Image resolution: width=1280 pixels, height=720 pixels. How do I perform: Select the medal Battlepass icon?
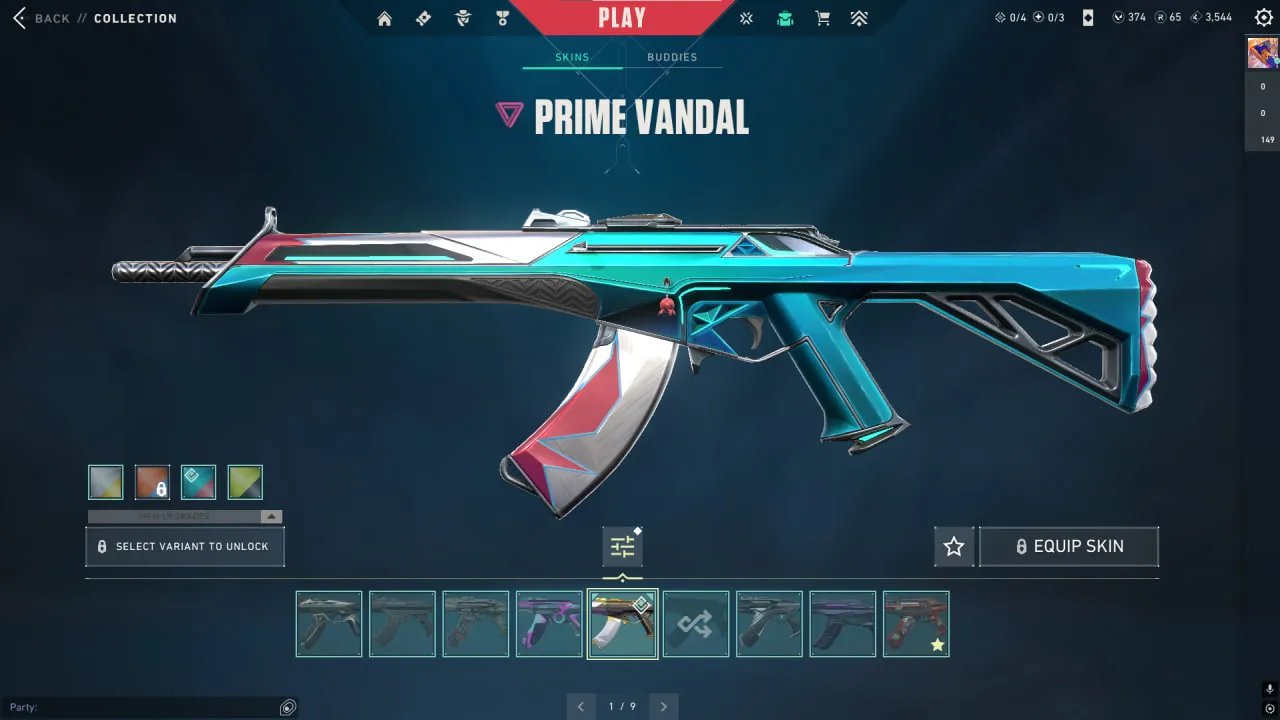pos(503,17)
